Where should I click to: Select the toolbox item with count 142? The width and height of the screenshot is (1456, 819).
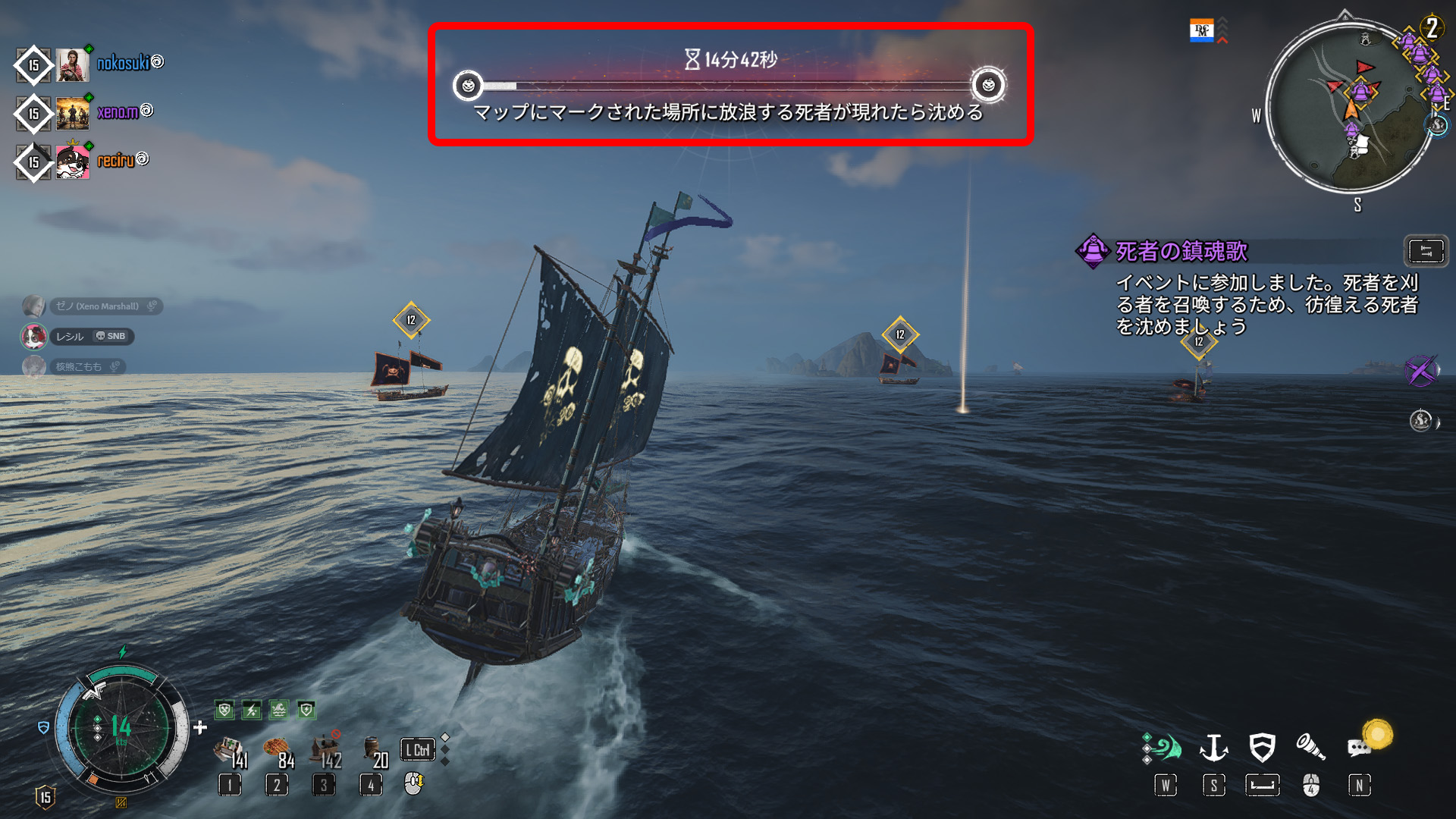click(x=325, y=750)
